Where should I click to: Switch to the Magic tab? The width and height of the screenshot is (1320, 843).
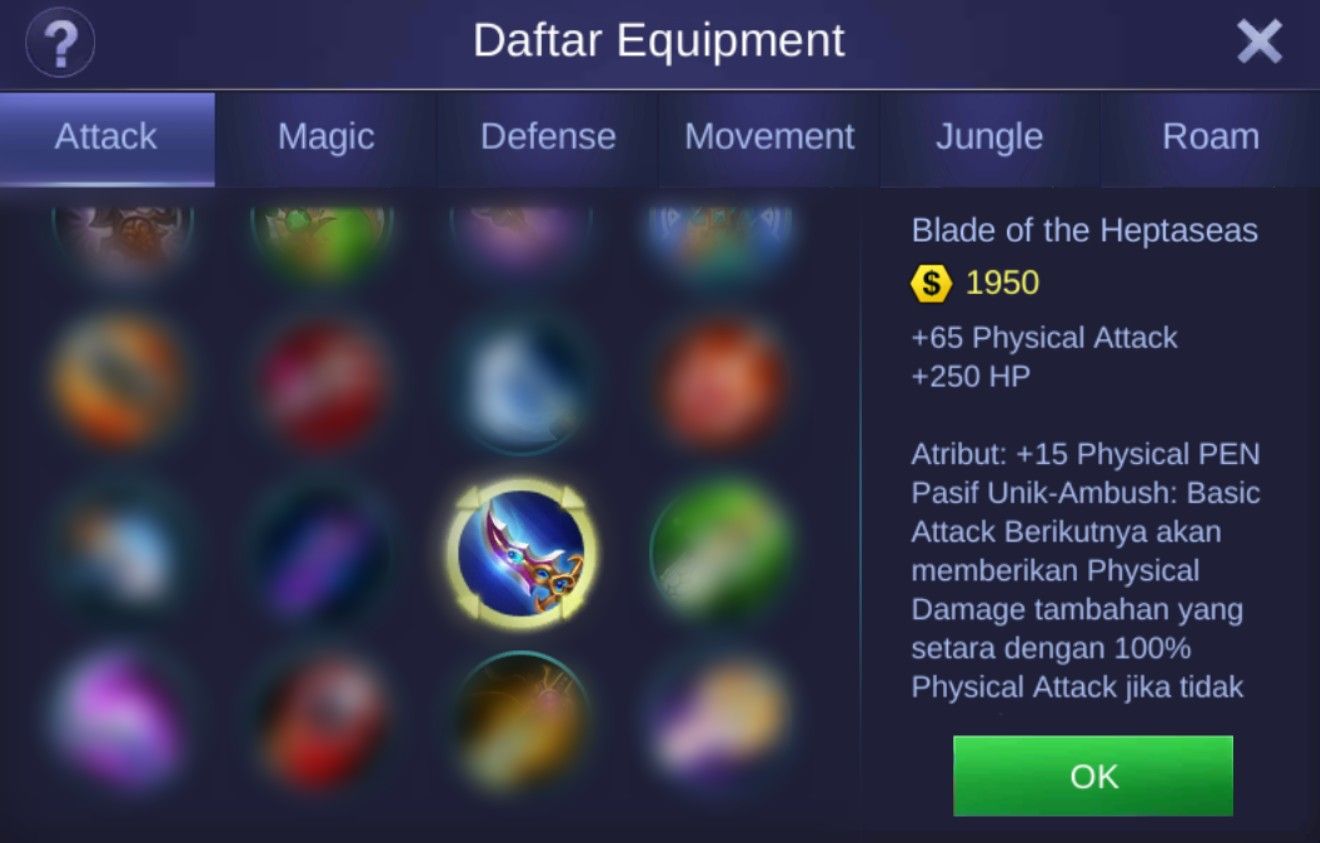[324, 137]
